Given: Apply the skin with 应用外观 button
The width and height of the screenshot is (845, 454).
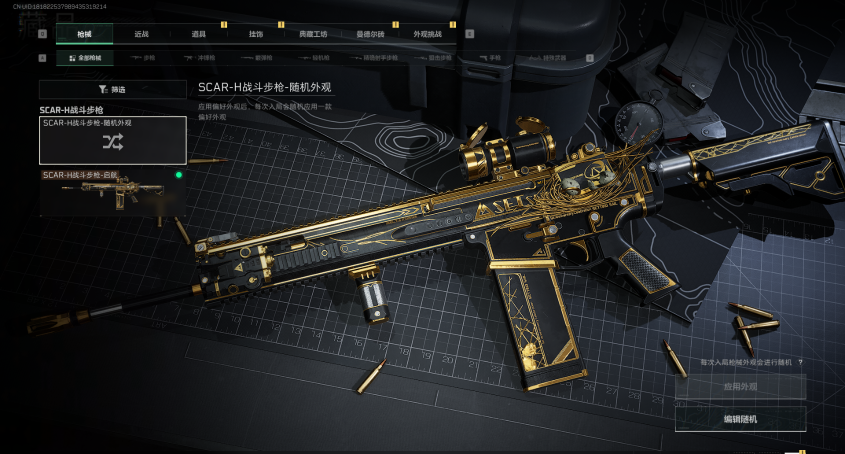Looking at the screenshot, I should click(740, 386).
